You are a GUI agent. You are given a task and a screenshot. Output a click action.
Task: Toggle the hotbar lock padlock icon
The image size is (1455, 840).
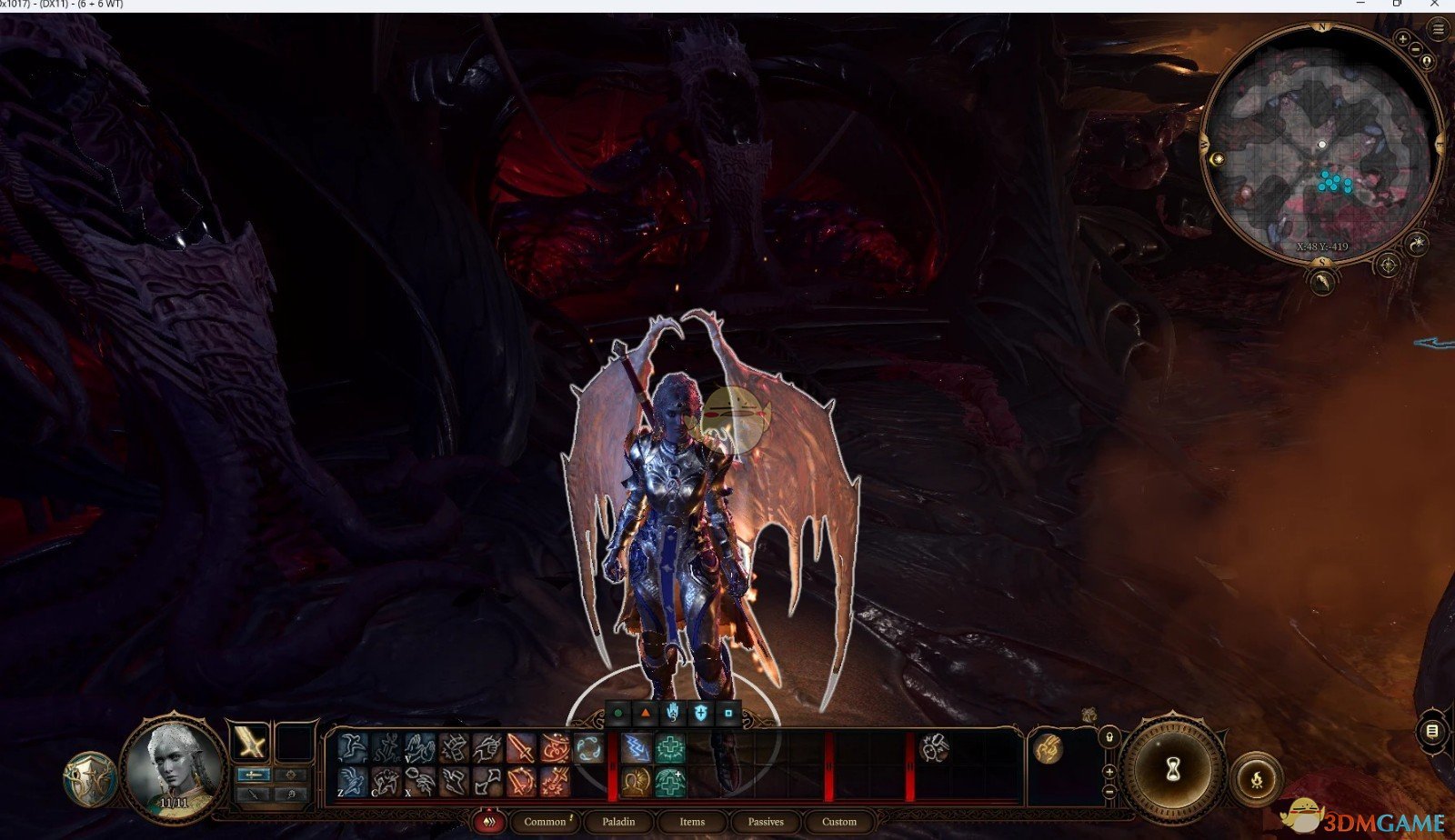pyautogui.click(x=1109, y=737)
